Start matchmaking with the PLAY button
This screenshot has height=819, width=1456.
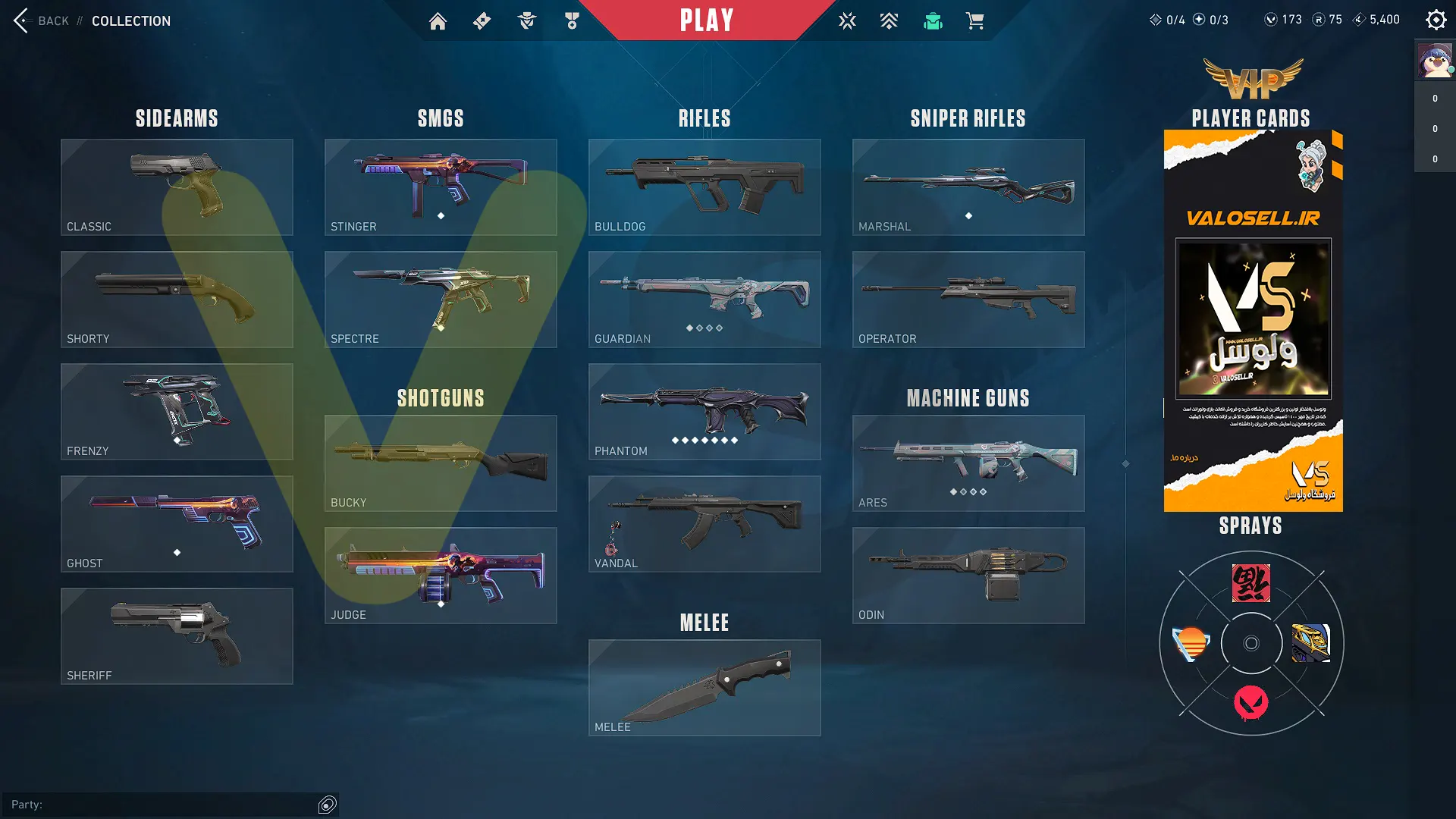[706, 20]
